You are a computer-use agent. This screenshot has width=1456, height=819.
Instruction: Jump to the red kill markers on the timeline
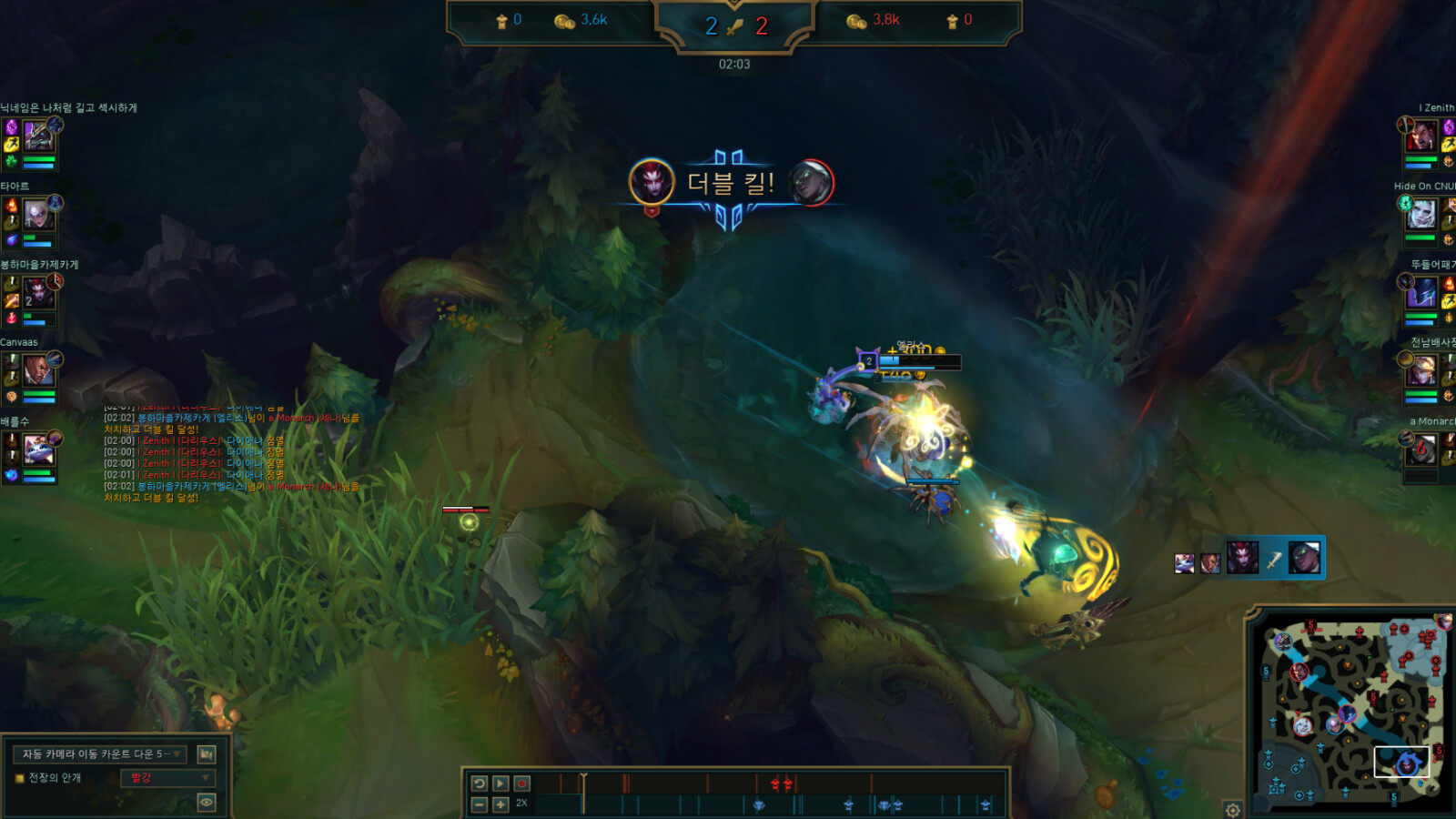781,784
